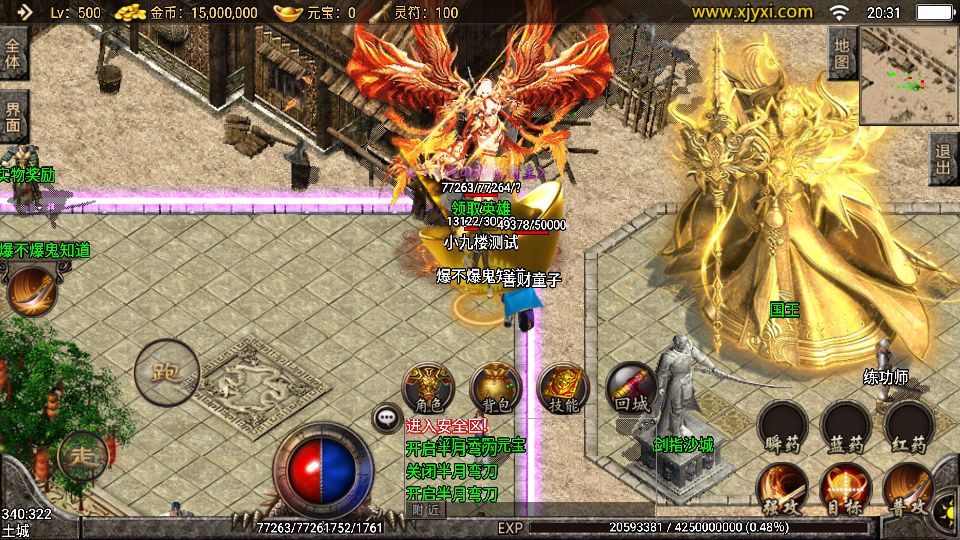Use the 普攻 normal attack button
The width and height of the screenshot is (960, 540).
907,490
